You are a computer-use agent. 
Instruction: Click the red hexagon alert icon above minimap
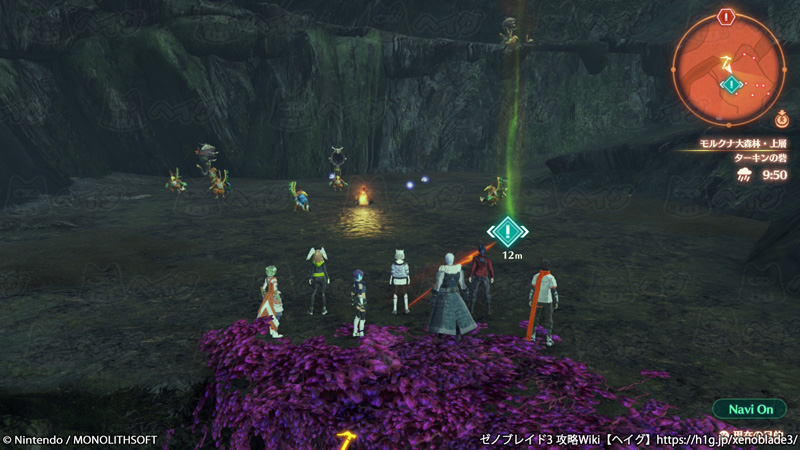(727, 16)
